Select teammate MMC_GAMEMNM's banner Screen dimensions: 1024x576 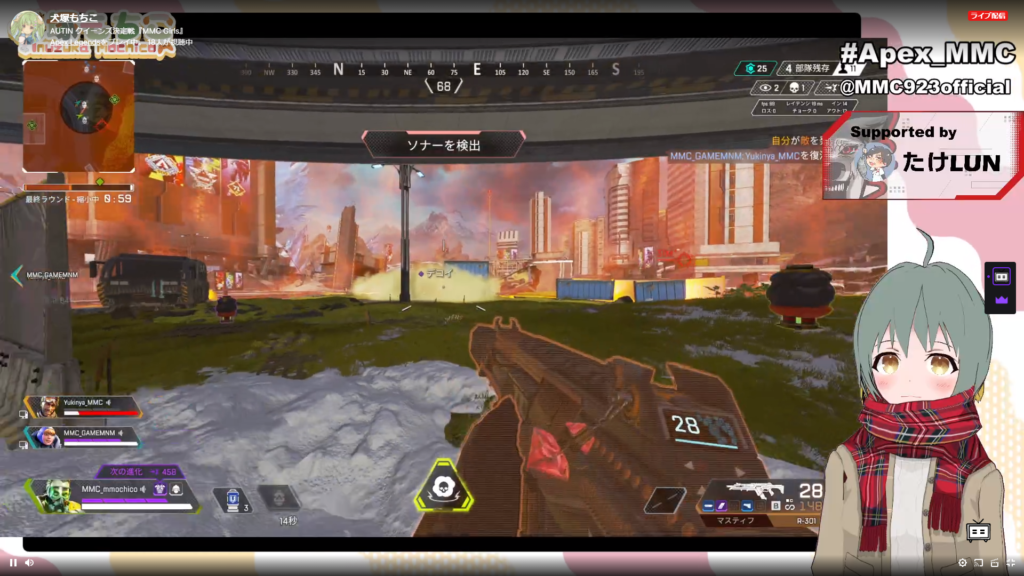click(x=84, y=437)
